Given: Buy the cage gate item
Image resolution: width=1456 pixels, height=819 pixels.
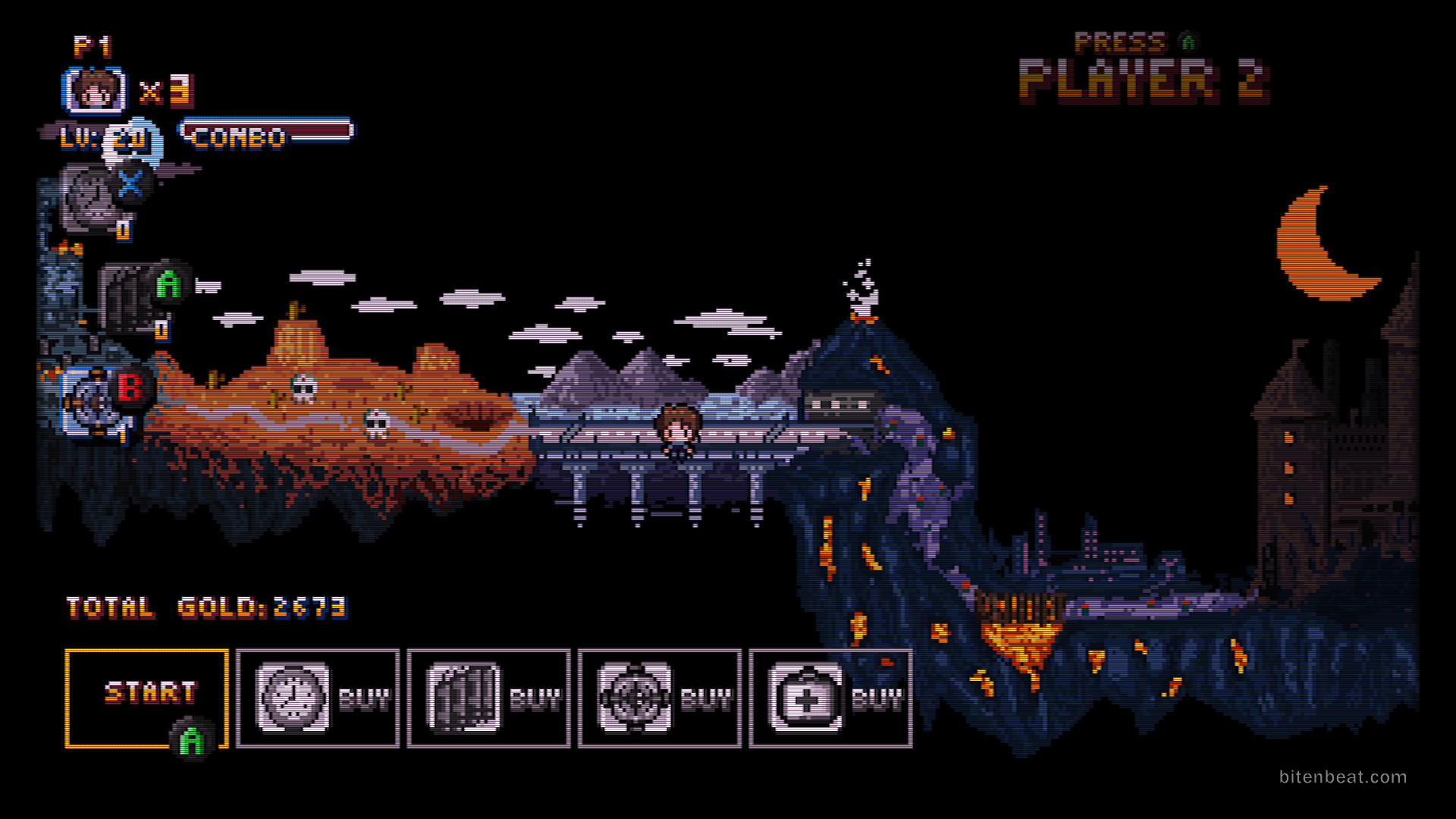Looking at the screenshot, I should coord(488,698).
